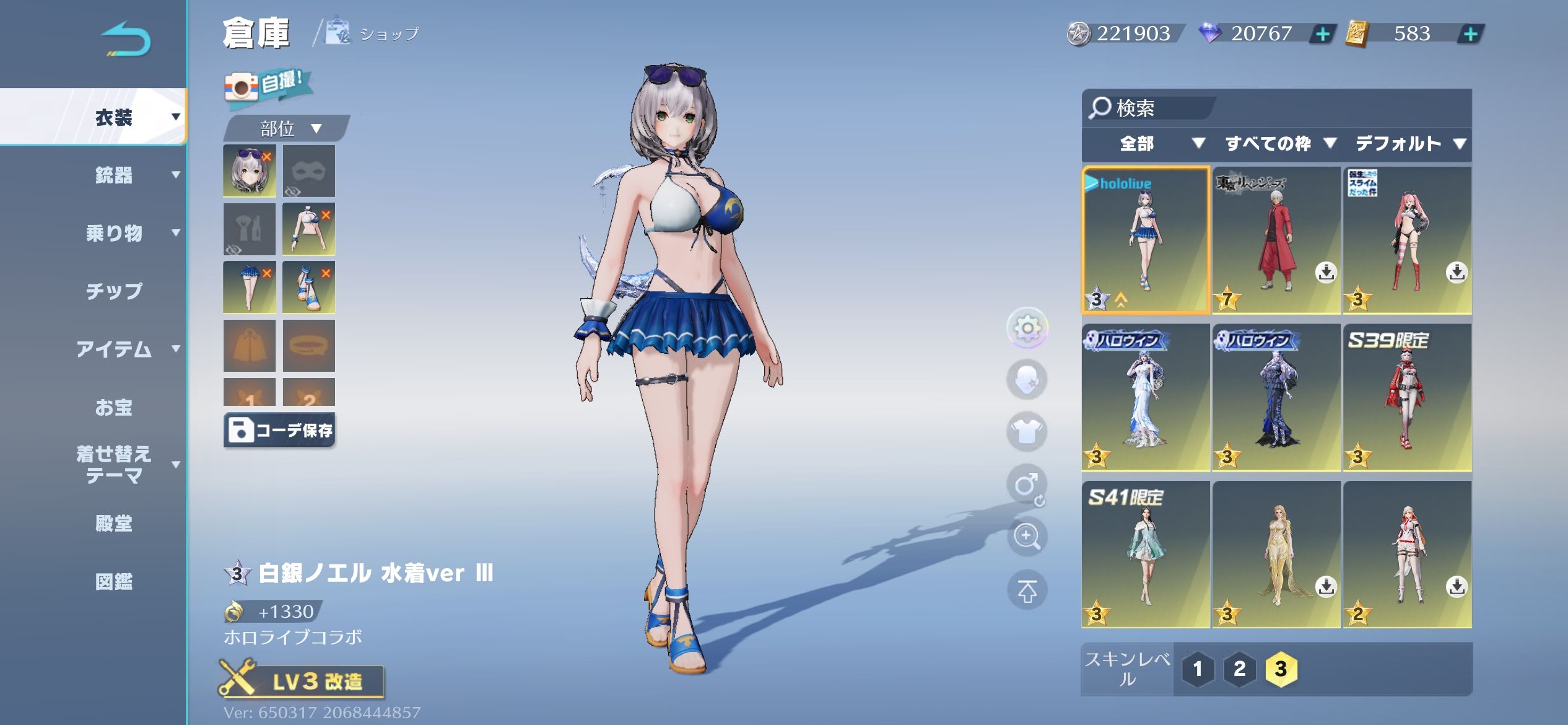This screenshot has width=1568, height=725.
Task: Switch to the 乗り物 vehicles category
Action: [x=115, y=233]
